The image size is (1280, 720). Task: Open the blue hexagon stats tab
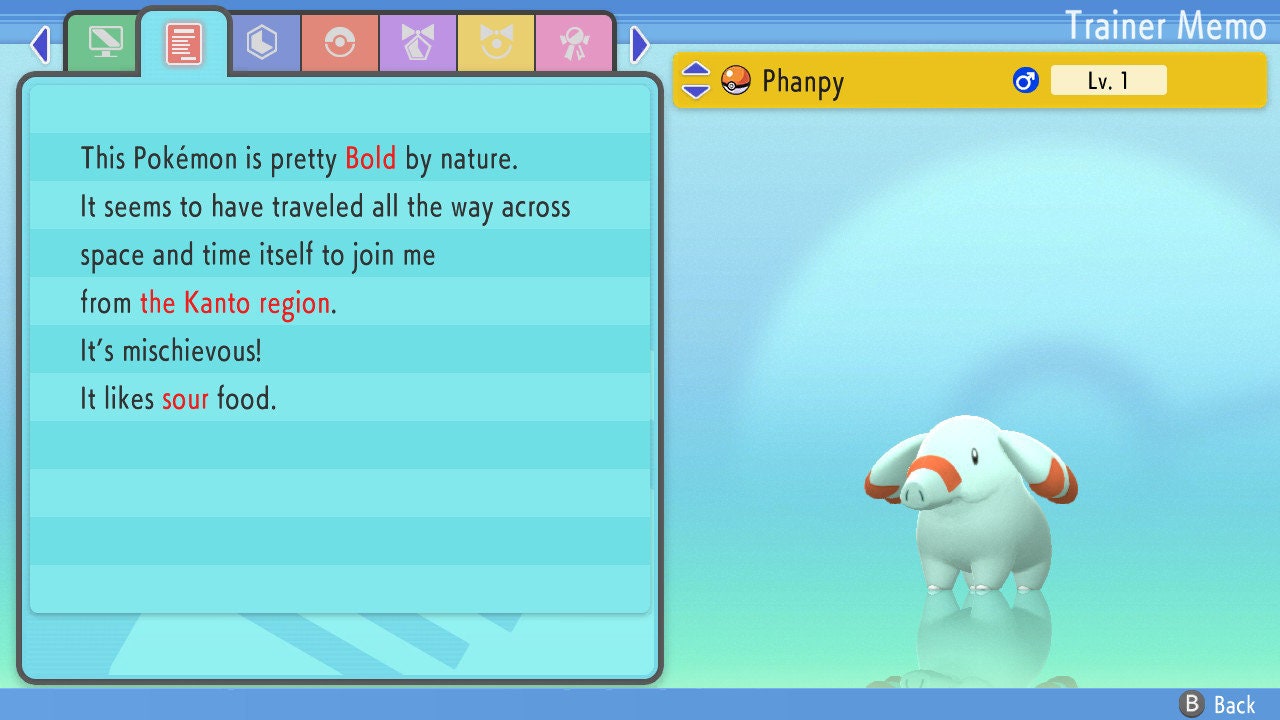pos(263,43)
